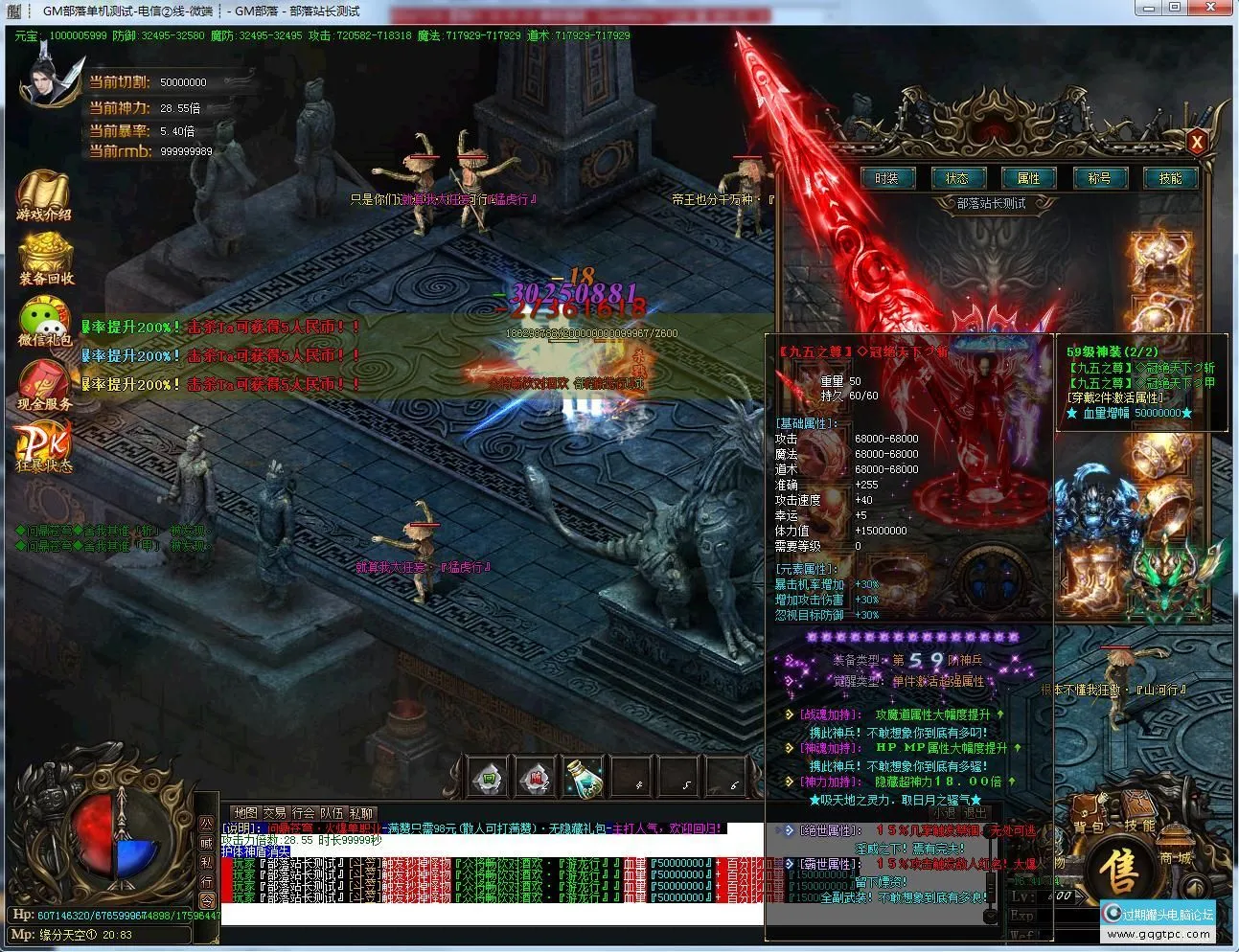Toggle the PK 狂暴状态 berserk mode
This screenshot has height=952, width=1239.
point(43,447)
